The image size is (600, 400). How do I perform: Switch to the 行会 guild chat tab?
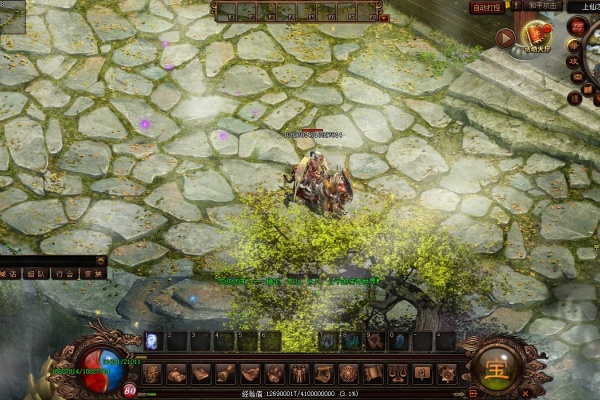tap(65, 273)
